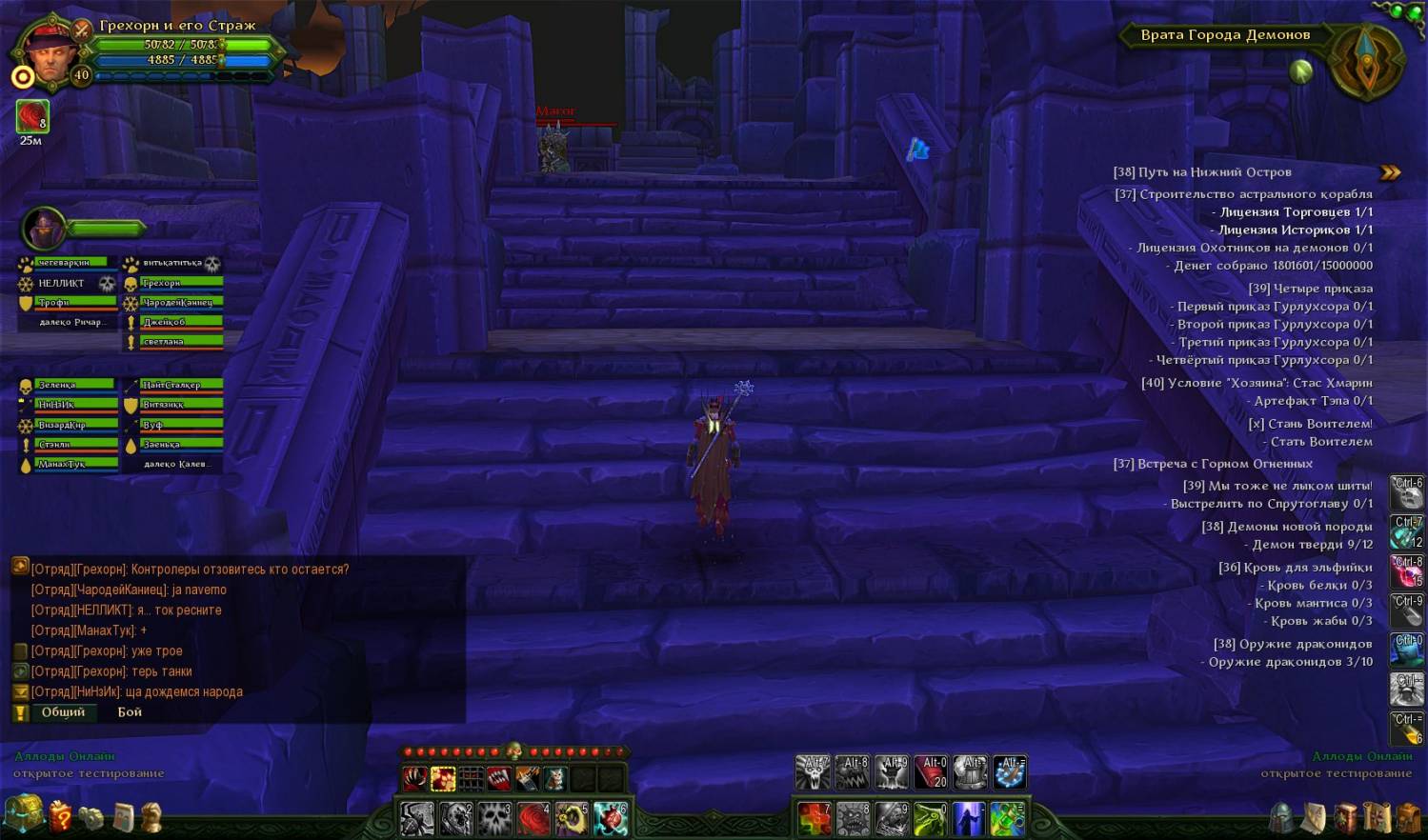
Task: Collapse the quest tracker with yellow arrows
Action: click(1390, 172)
